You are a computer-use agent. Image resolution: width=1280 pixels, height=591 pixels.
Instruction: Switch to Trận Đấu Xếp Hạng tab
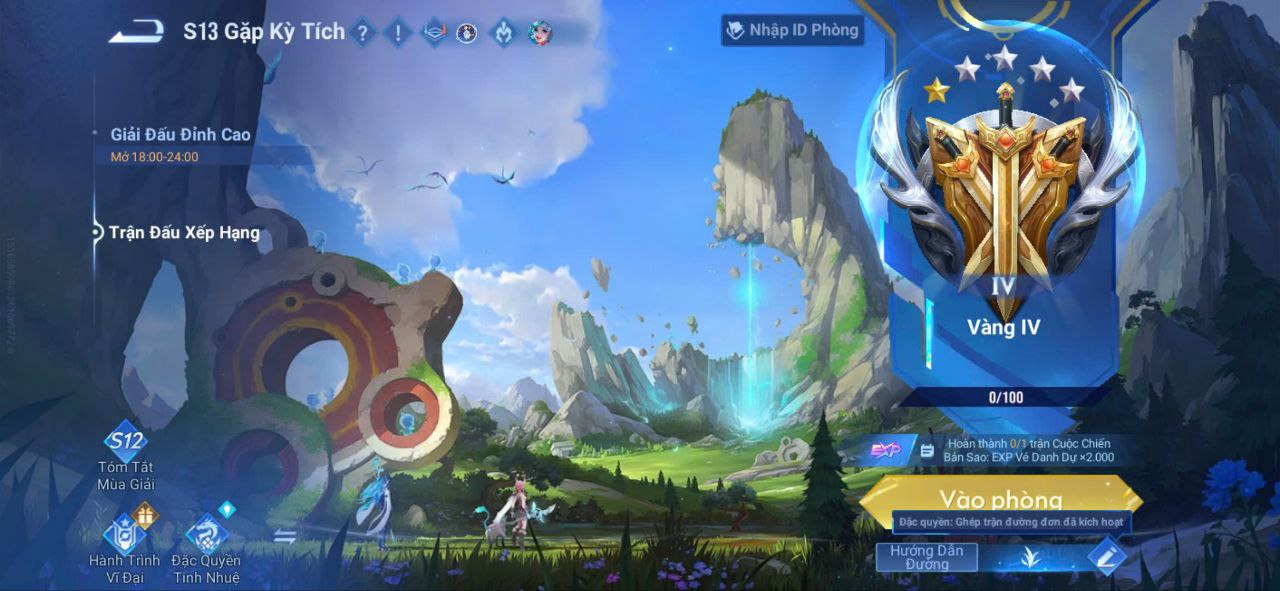pos(184,233)
